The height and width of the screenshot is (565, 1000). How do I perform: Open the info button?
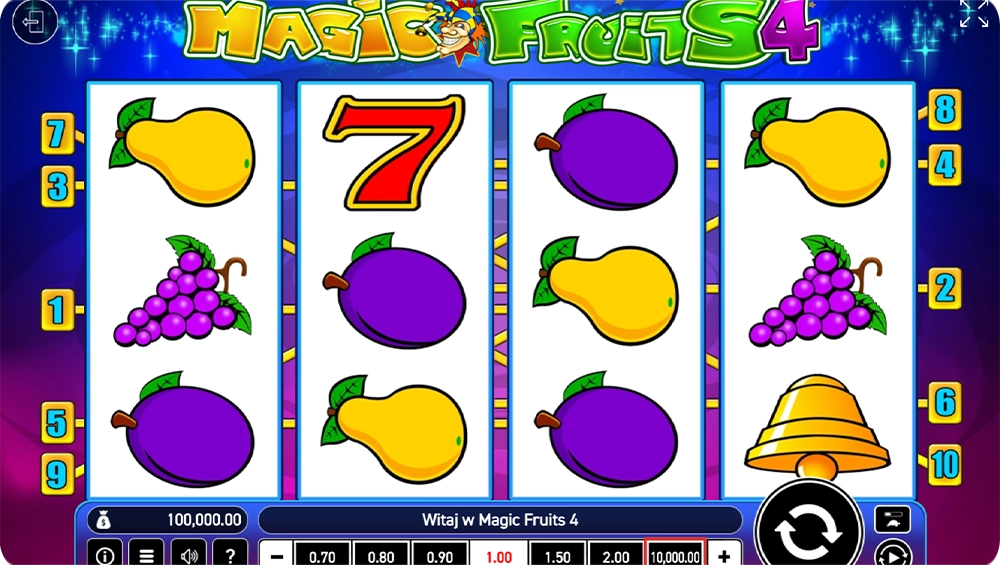tap(104, 554)
